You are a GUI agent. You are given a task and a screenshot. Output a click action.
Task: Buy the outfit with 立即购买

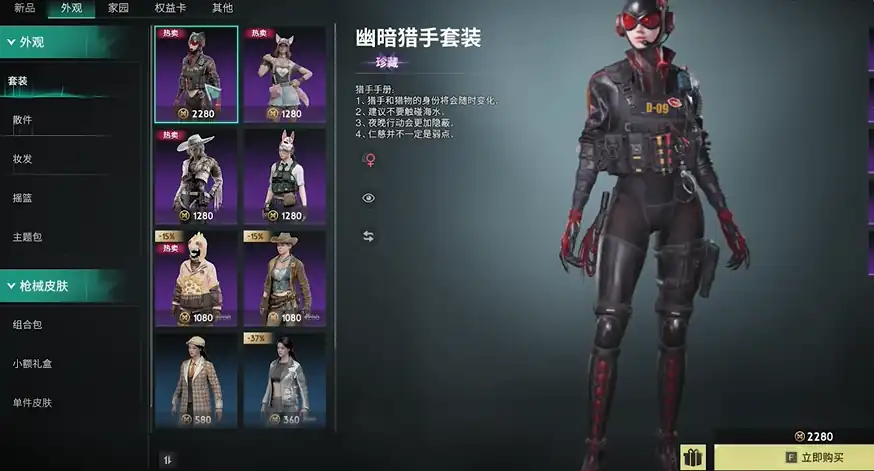[x=793, y=458]
